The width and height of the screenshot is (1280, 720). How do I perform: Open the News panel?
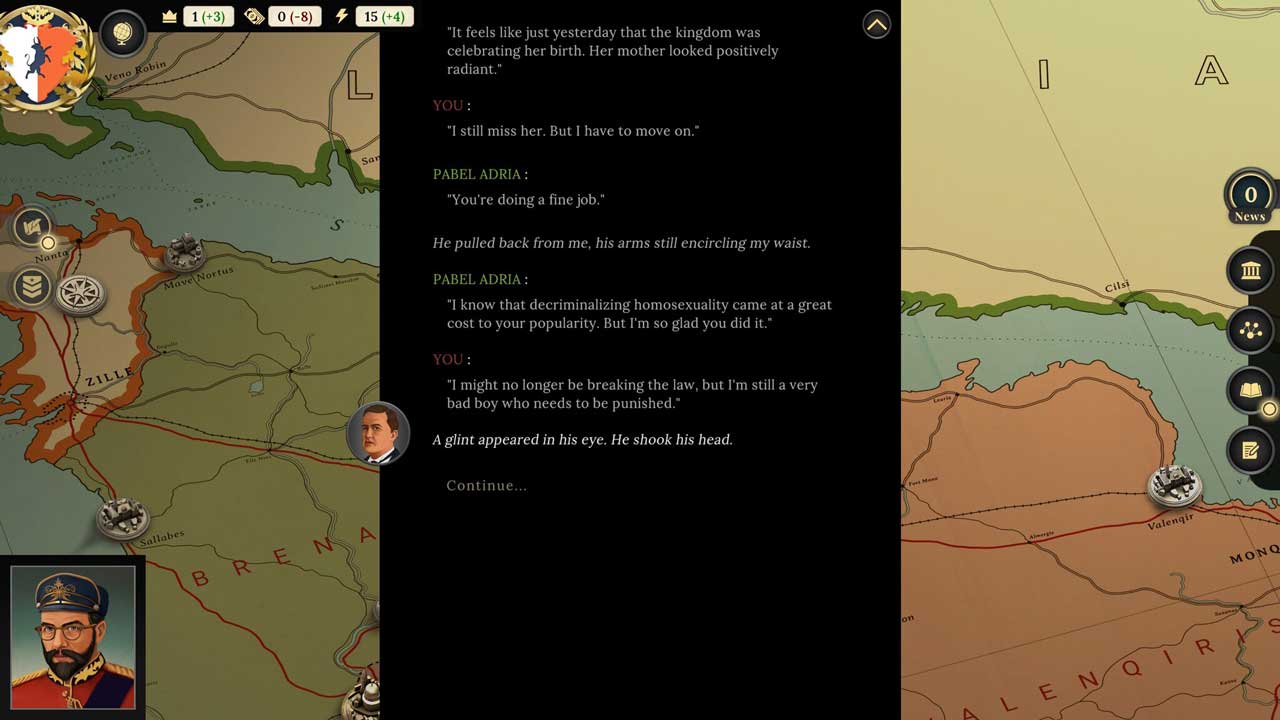pos(1249,197)
